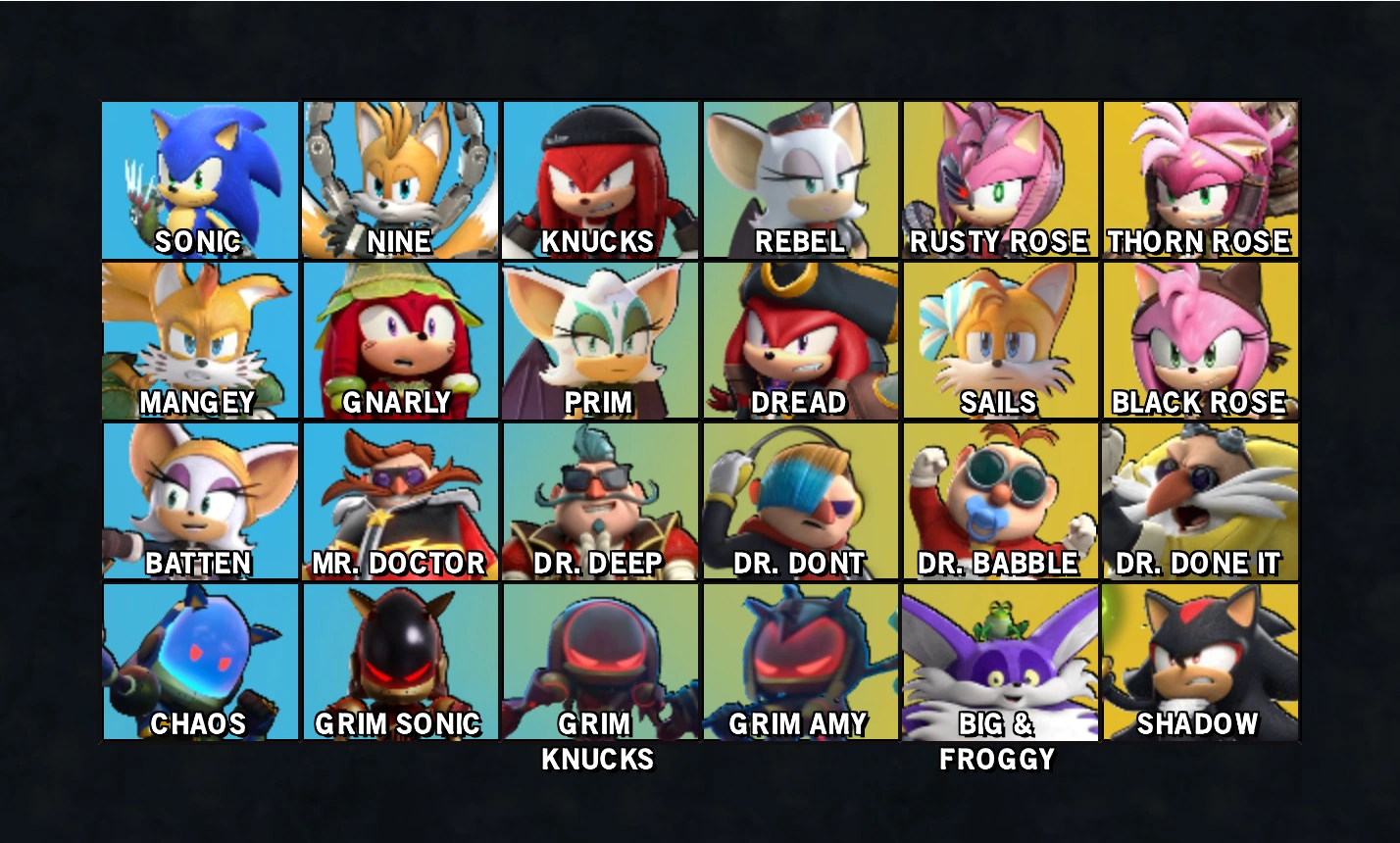The image size is (1400, 843).
Task: Select the Sonic character portrait
Action: (200, 179)
